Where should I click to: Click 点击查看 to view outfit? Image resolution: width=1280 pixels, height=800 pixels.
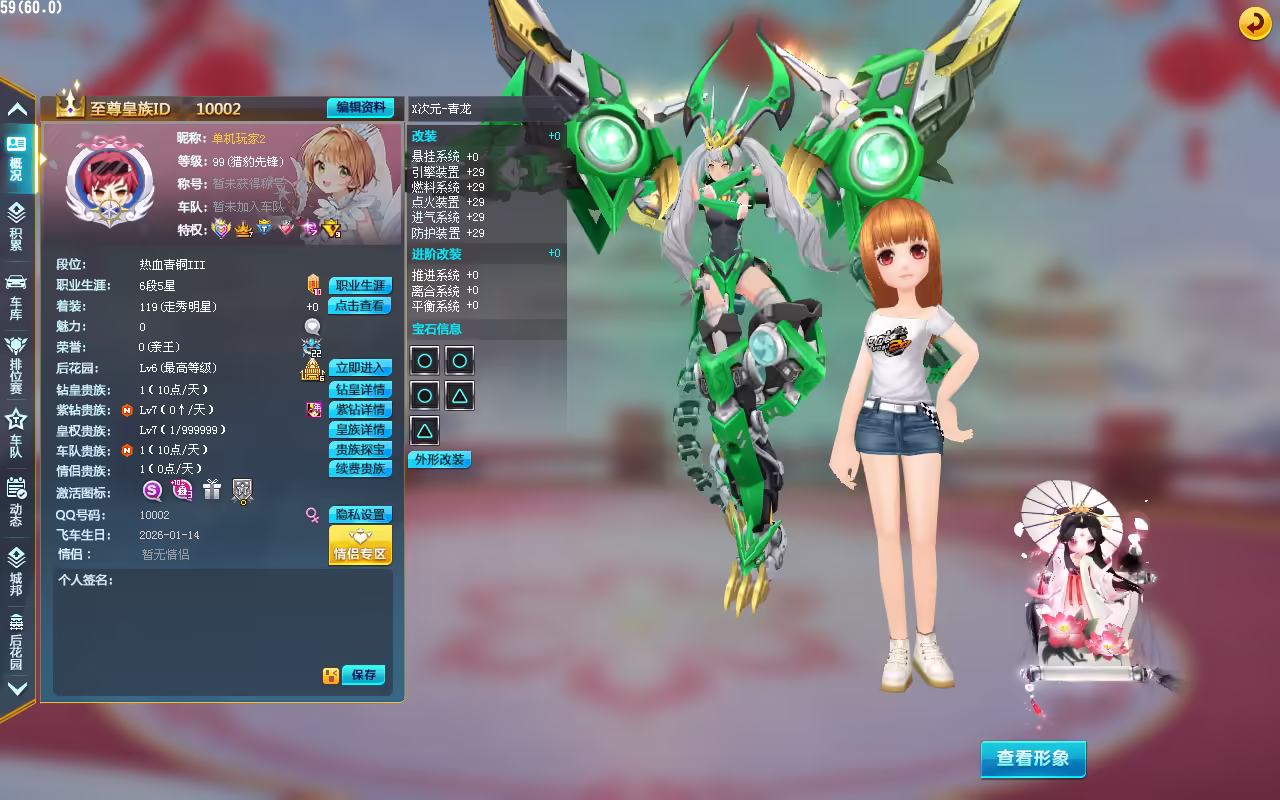(x=360, y=306)
